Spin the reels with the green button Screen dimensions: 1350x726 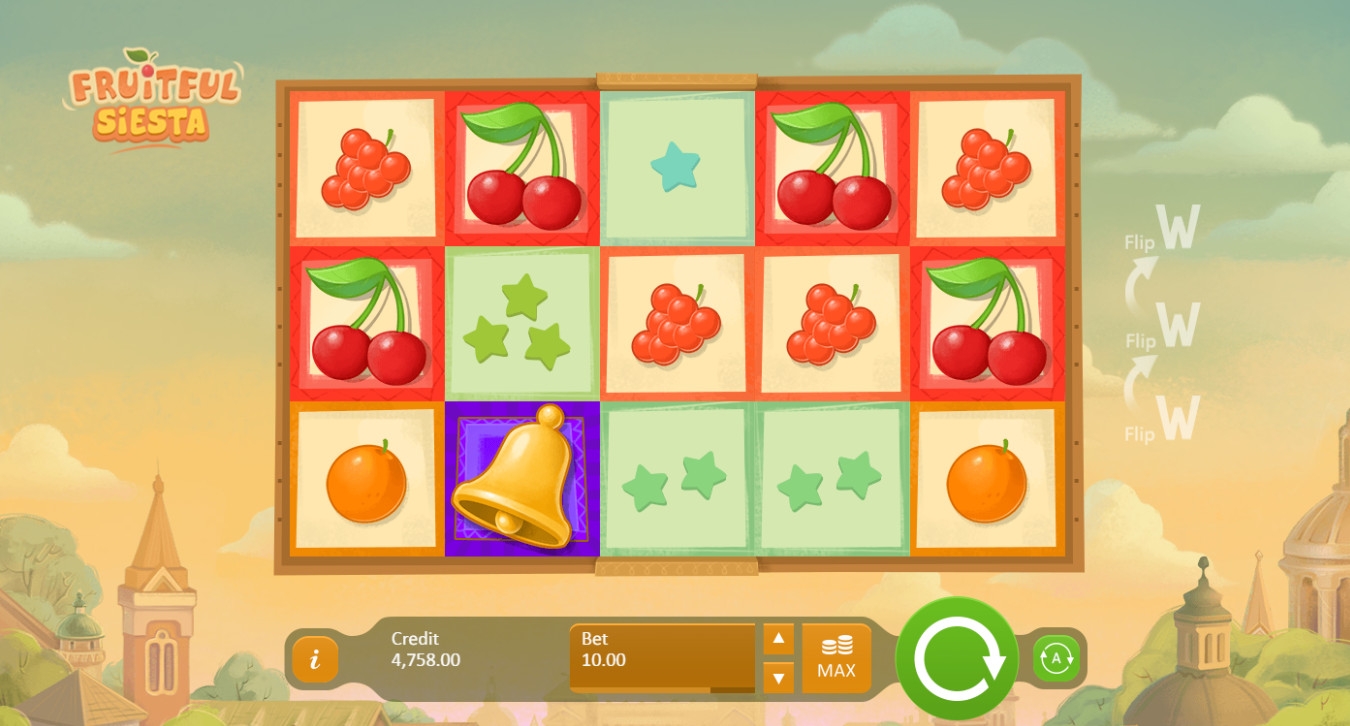[956, 657]
